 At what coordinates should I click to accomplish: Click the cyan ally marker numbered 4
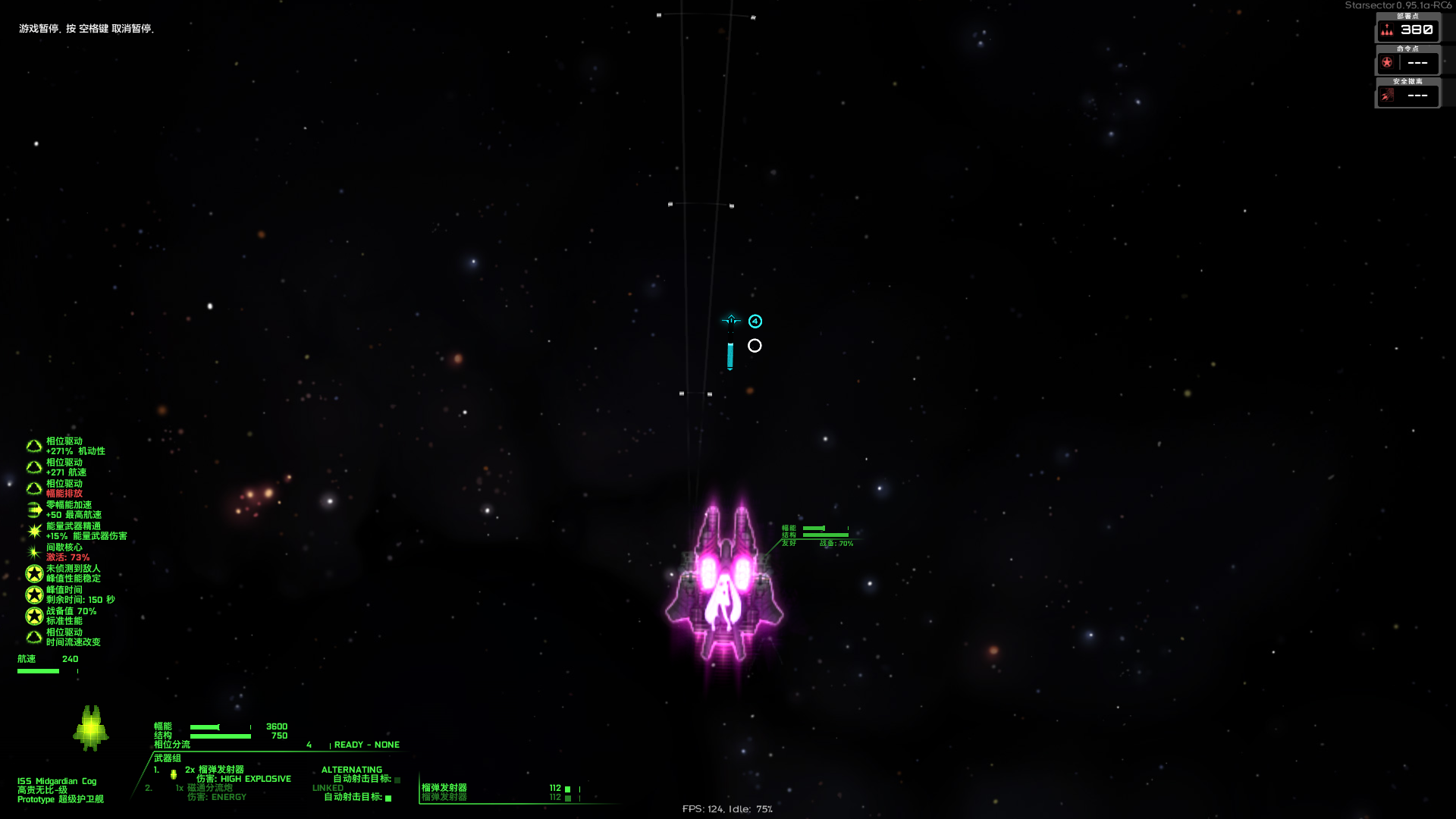[754, 321]
